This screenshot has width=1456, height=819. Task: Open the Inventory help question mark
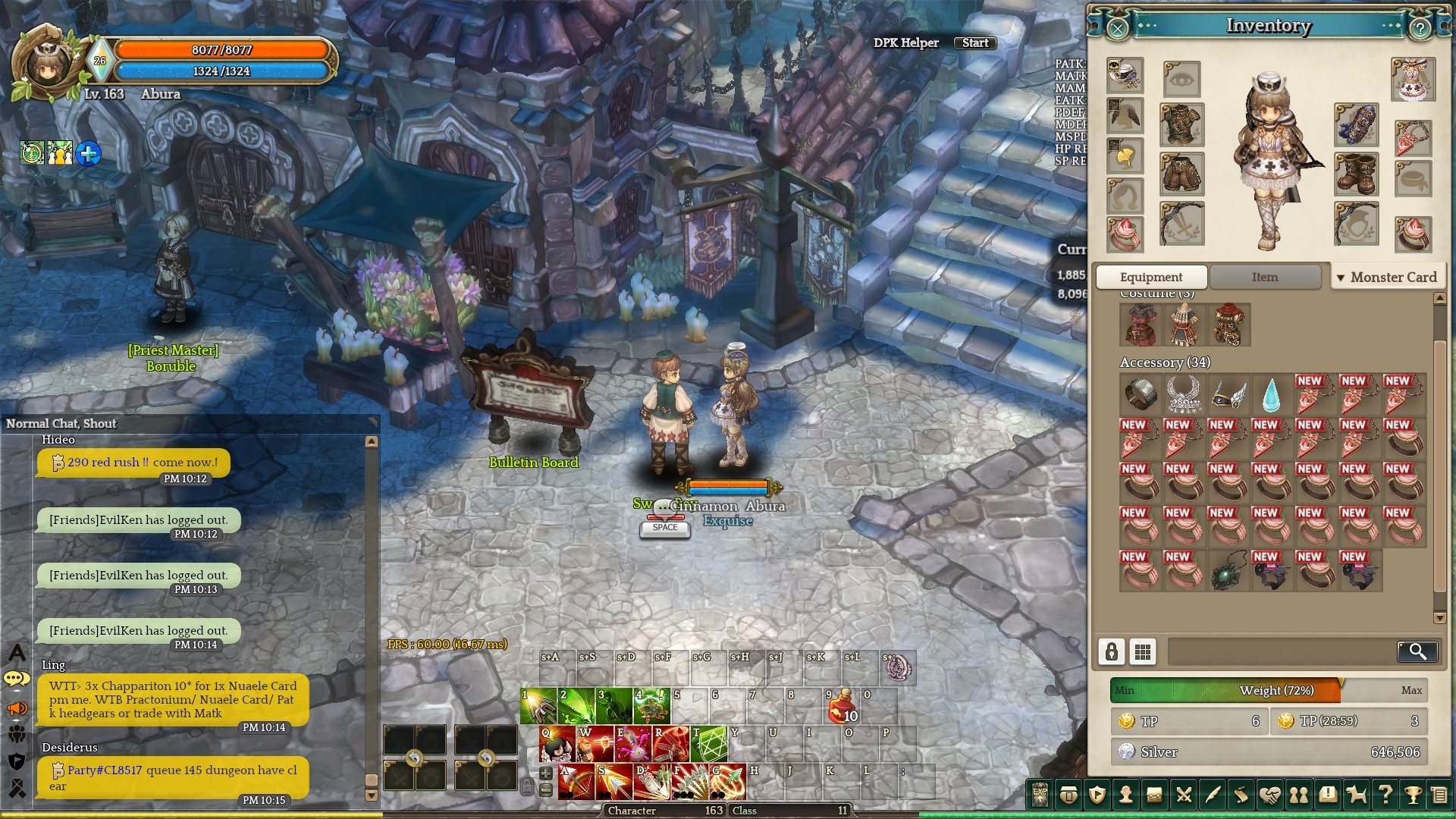[x=1420, y=29]
